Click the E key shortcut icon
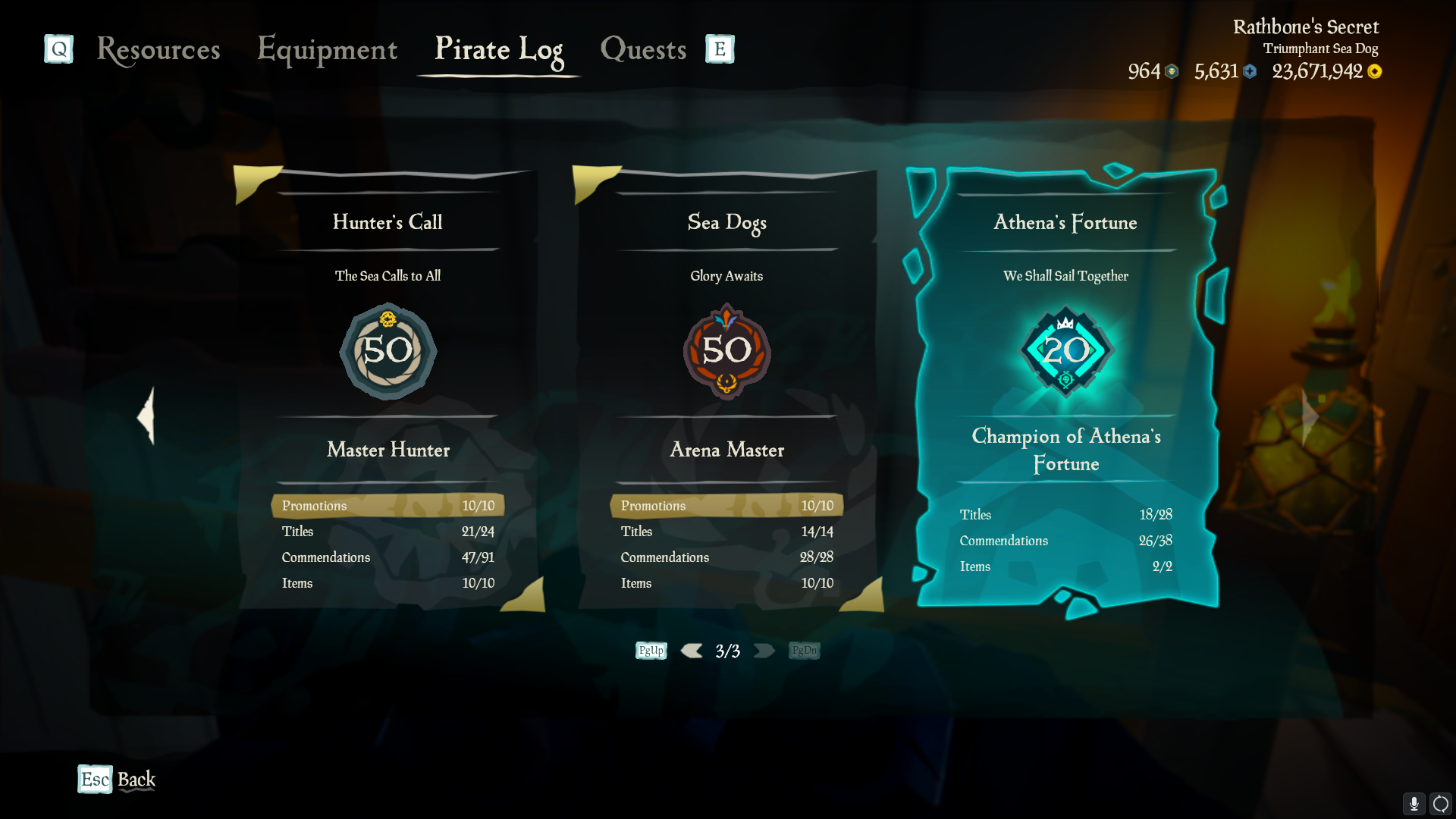1456x819 pixels. tap(718, 49)
